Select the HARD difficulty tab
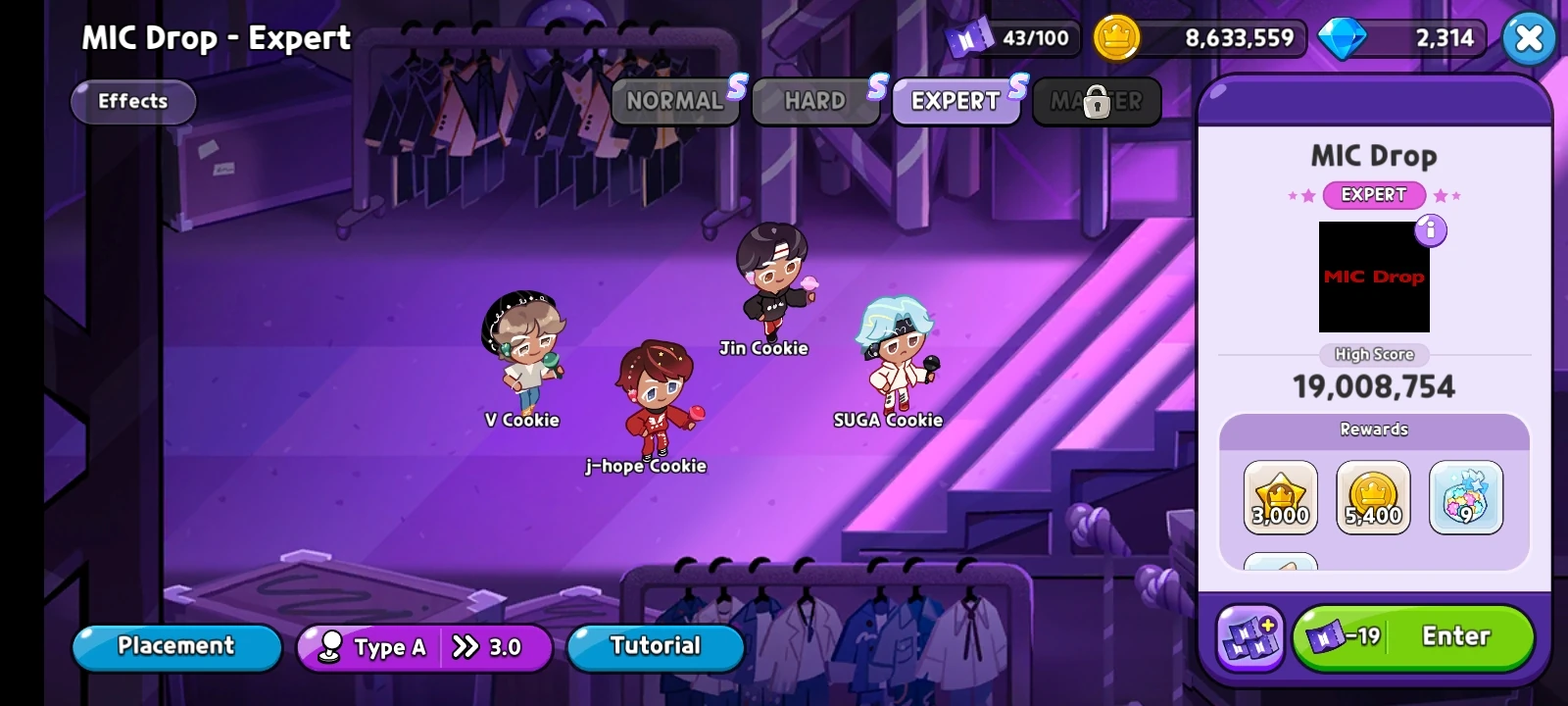 815,99
